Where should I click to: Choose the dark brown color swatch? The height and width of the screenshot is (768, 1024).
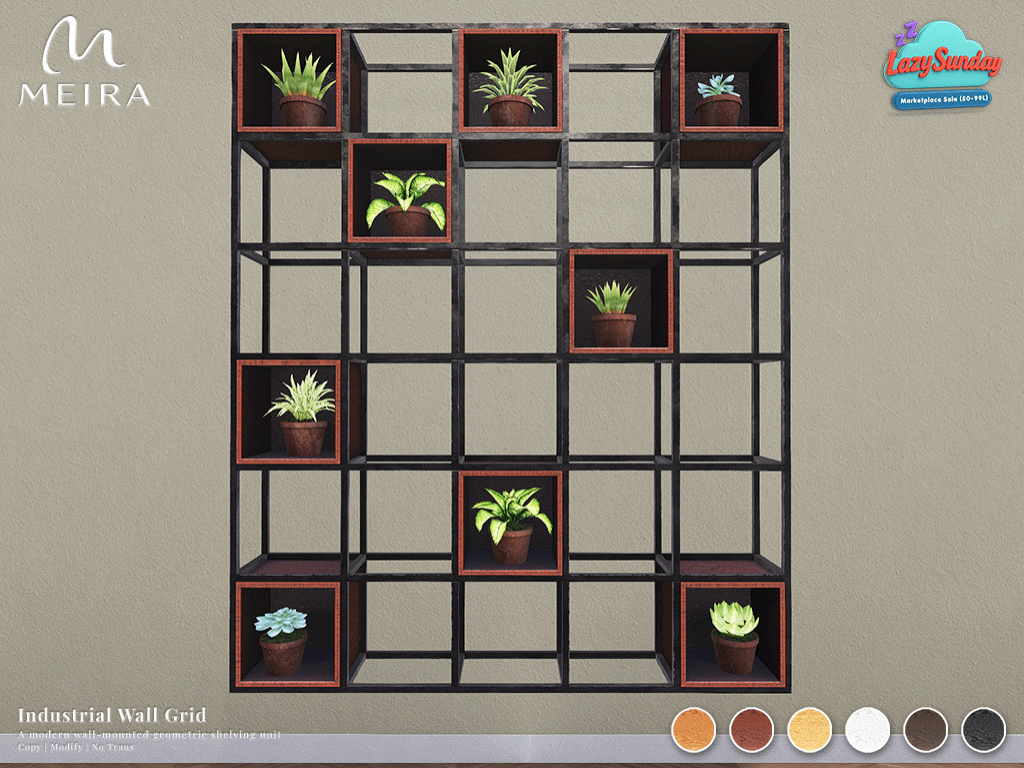[925, 729]
